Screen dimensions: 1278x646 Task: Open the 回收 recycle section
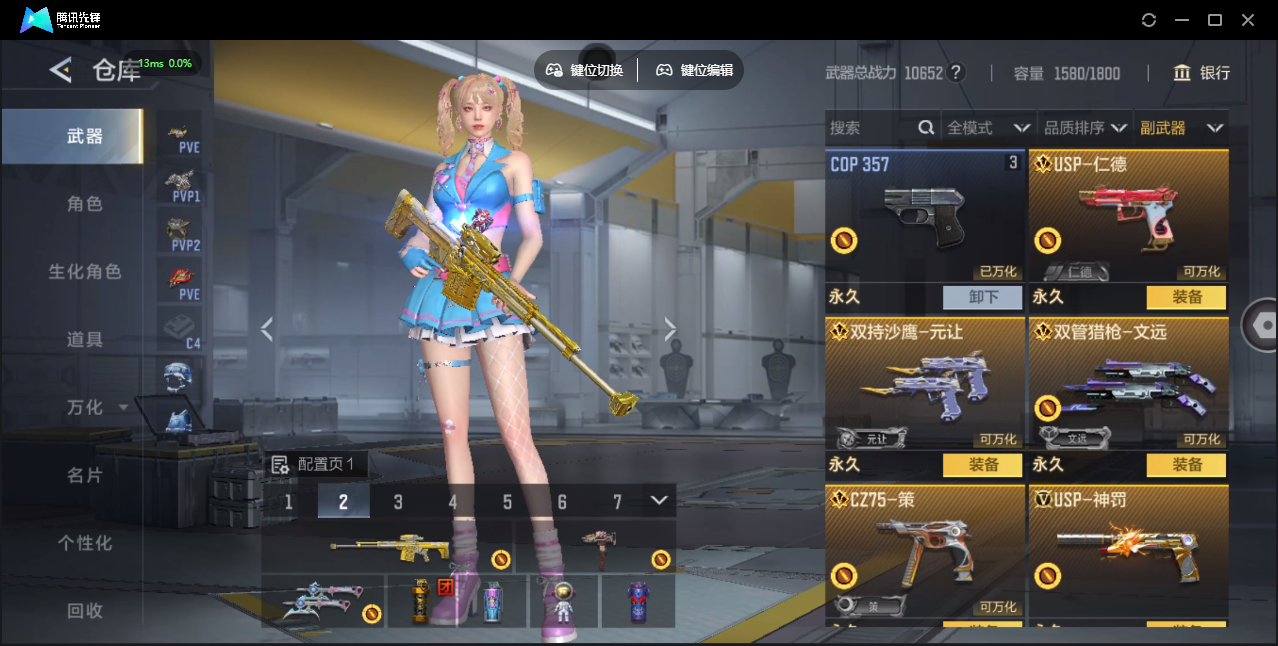point(85,610)
